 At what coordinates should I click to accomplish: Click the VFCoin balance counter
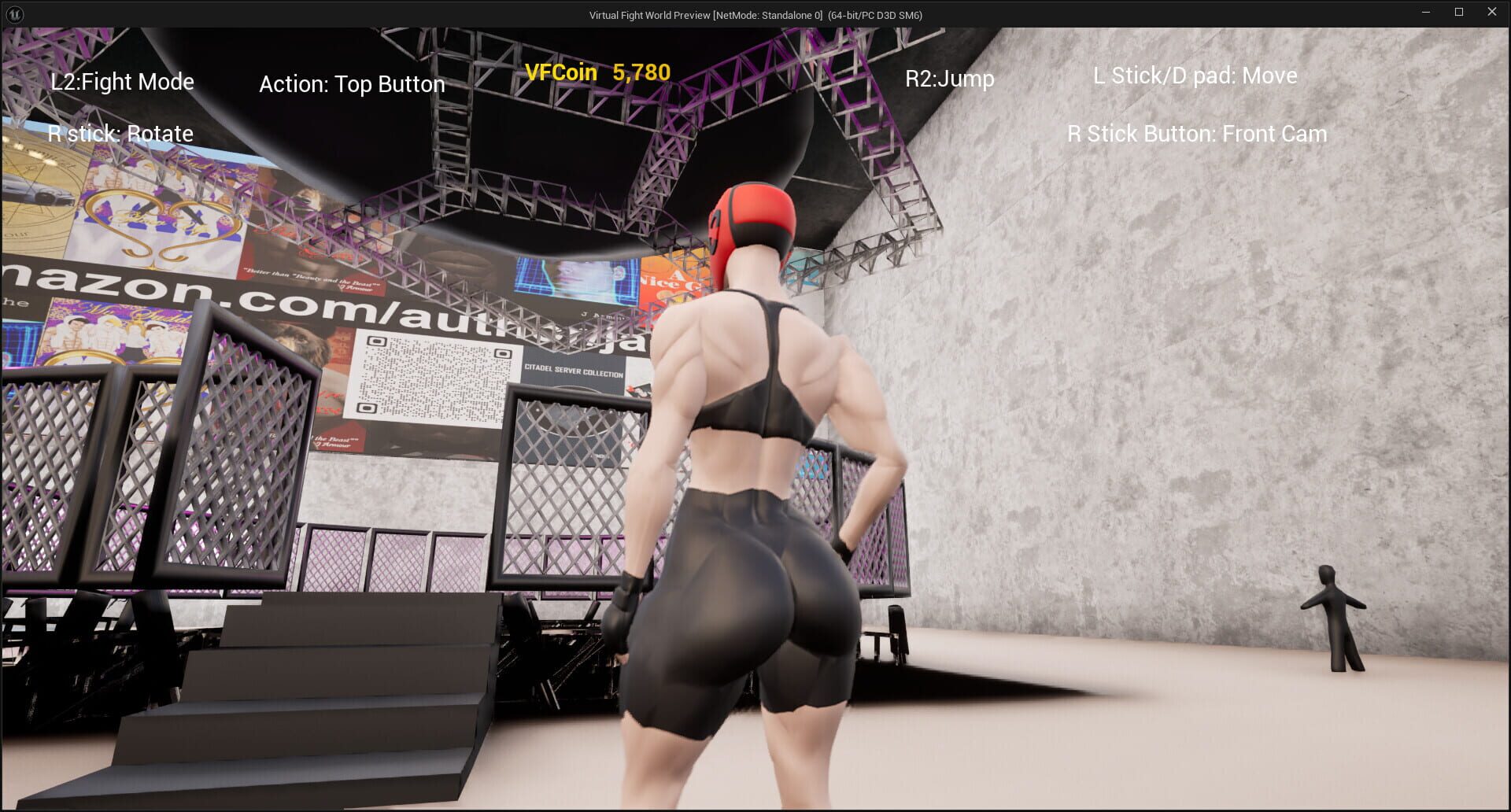pyautogui.click(x=598, y=72)
